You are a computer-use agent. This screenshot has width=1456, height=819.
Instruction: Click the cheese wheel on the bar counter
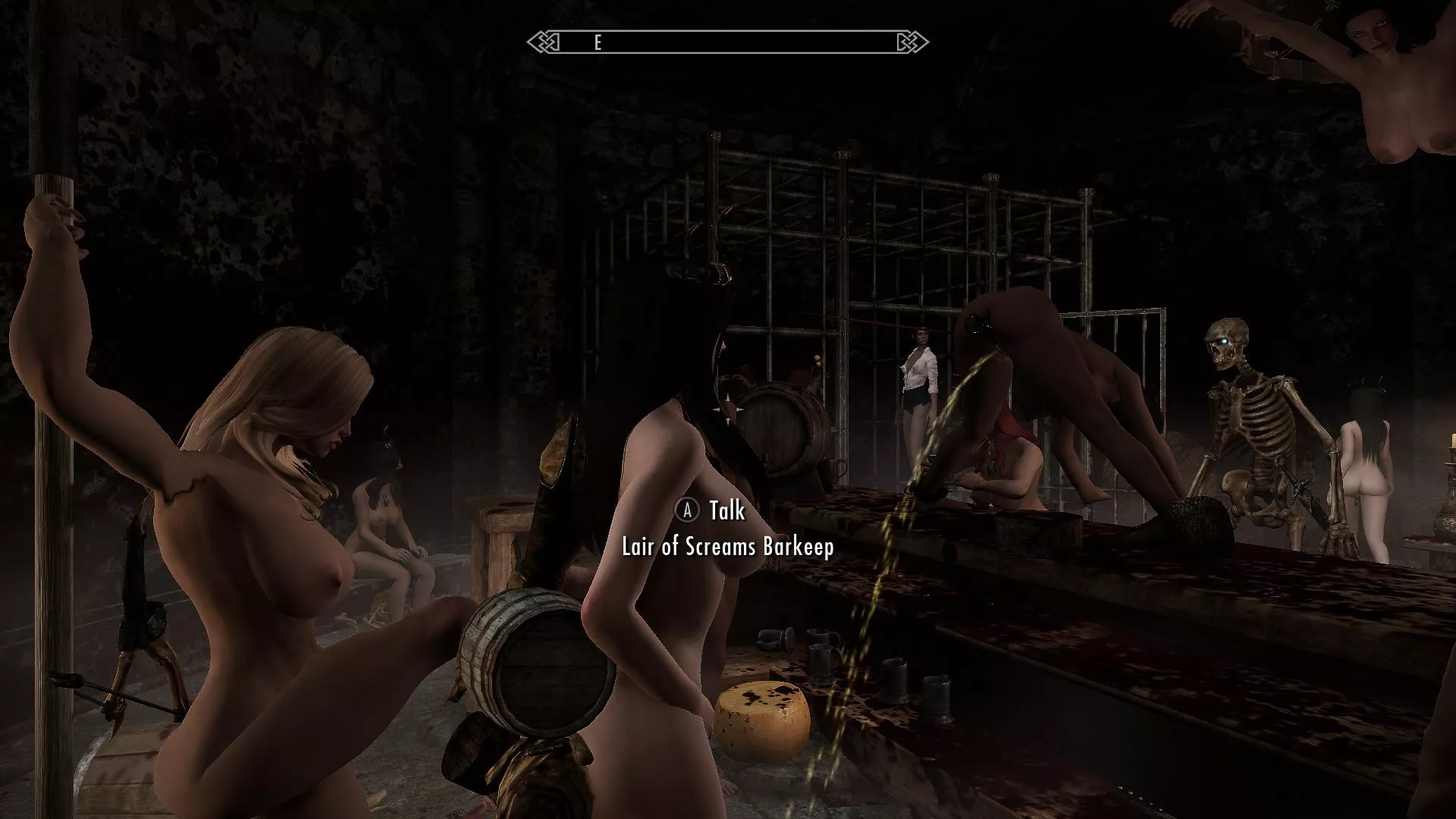762,717
